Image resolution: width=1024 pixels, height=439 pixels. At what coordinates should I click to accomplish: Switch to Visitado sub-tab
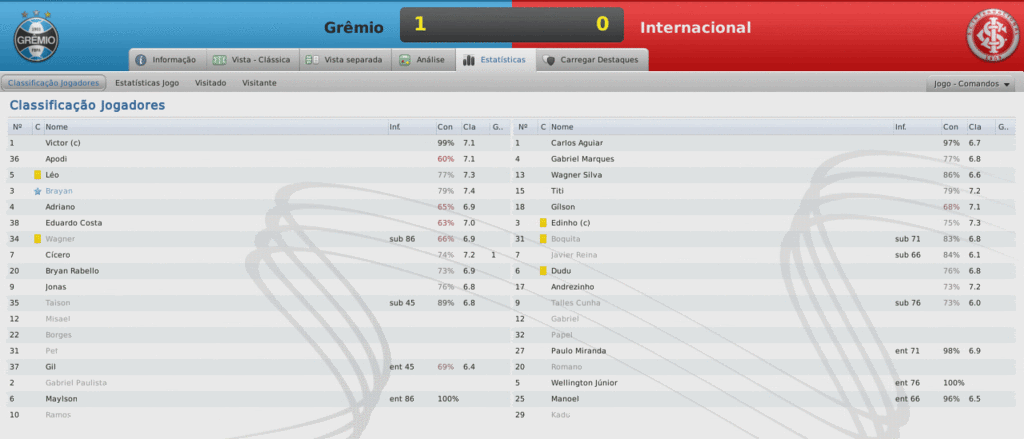tap(210, 83)
